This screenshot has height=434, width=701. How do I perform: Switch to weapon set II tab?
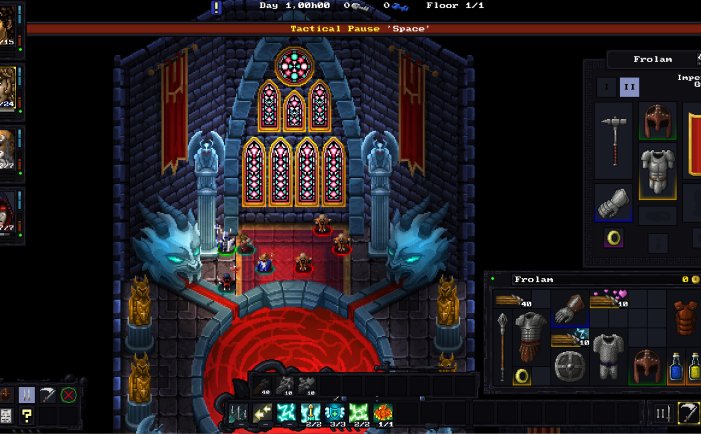click(x=629, y=87)
